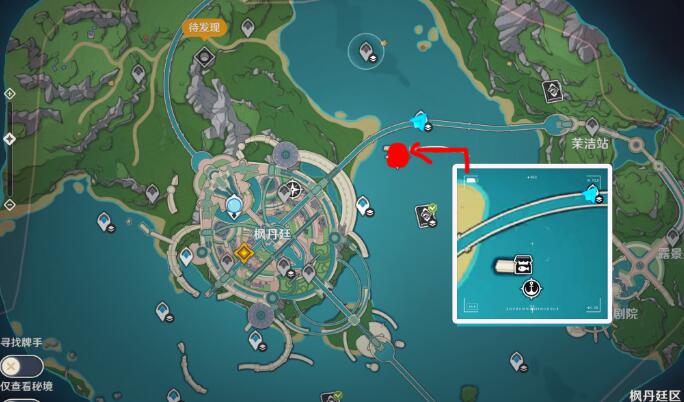684x402 pixels.
Task: Select the fishing spot icon in inset
Action: [x=521, y=265]
